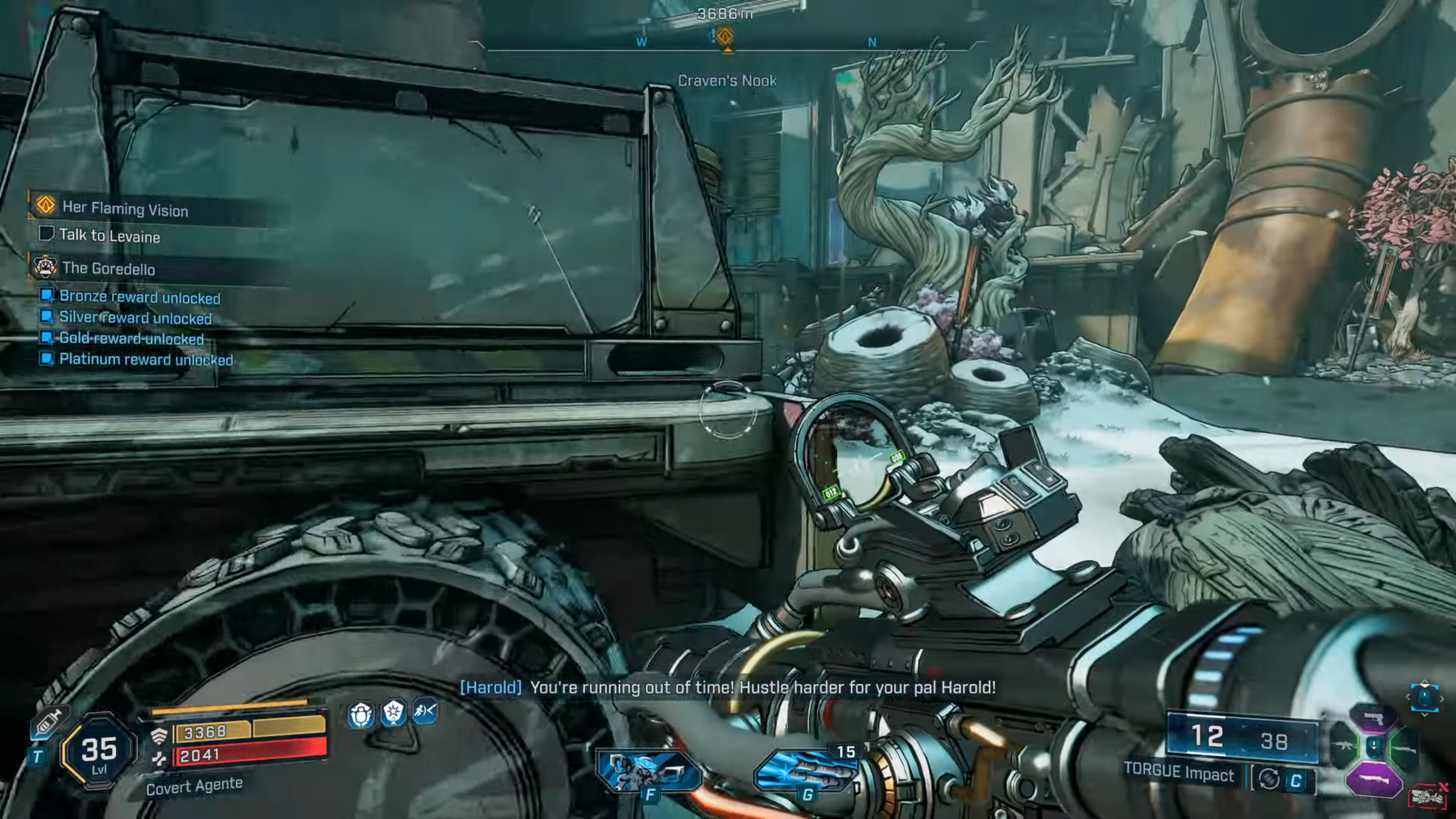Click the Talk to Levaine objective checkbox

click(46, 233)
